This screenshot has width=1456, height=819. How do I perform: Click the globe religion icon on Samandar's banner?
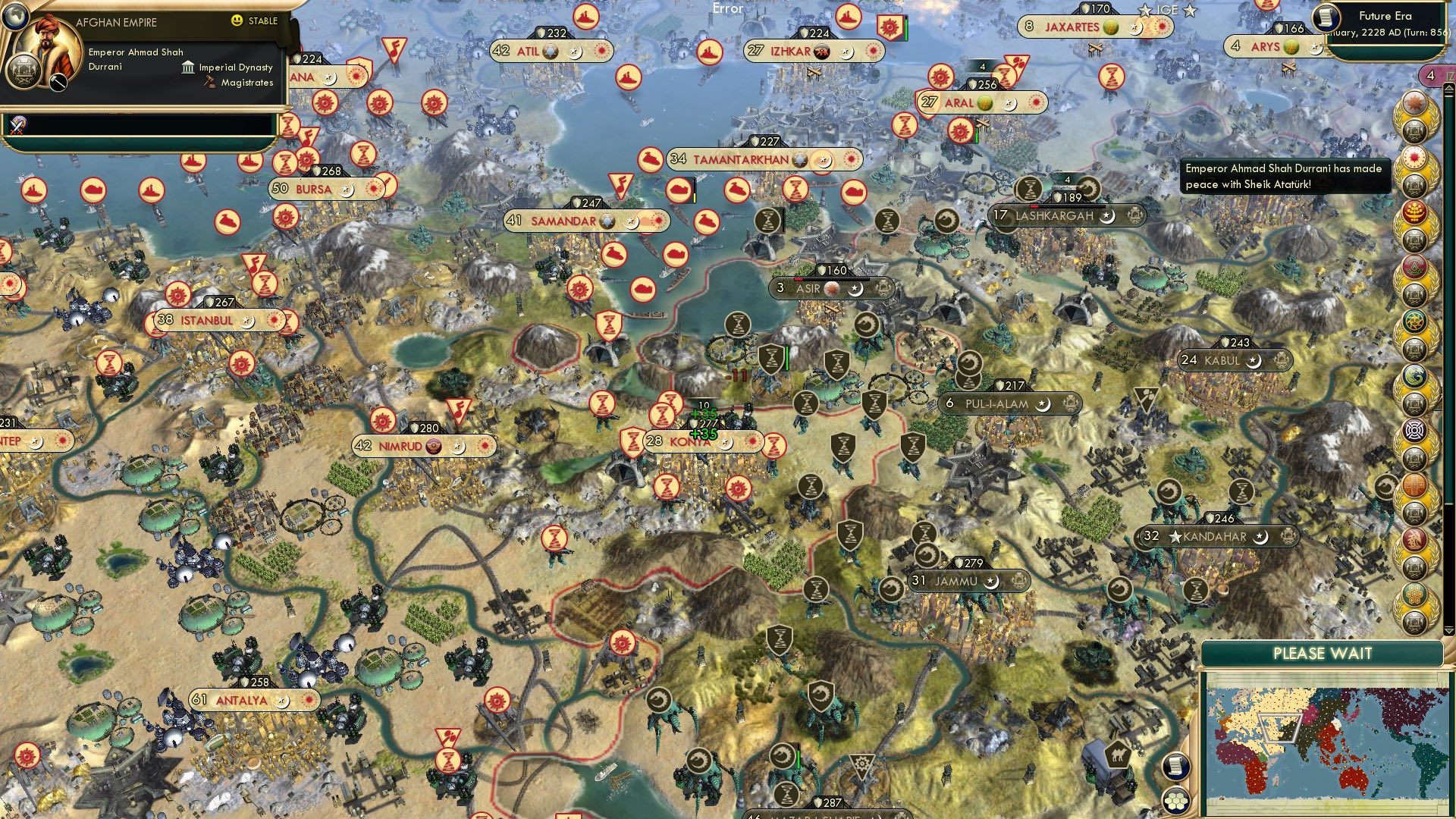607,221
